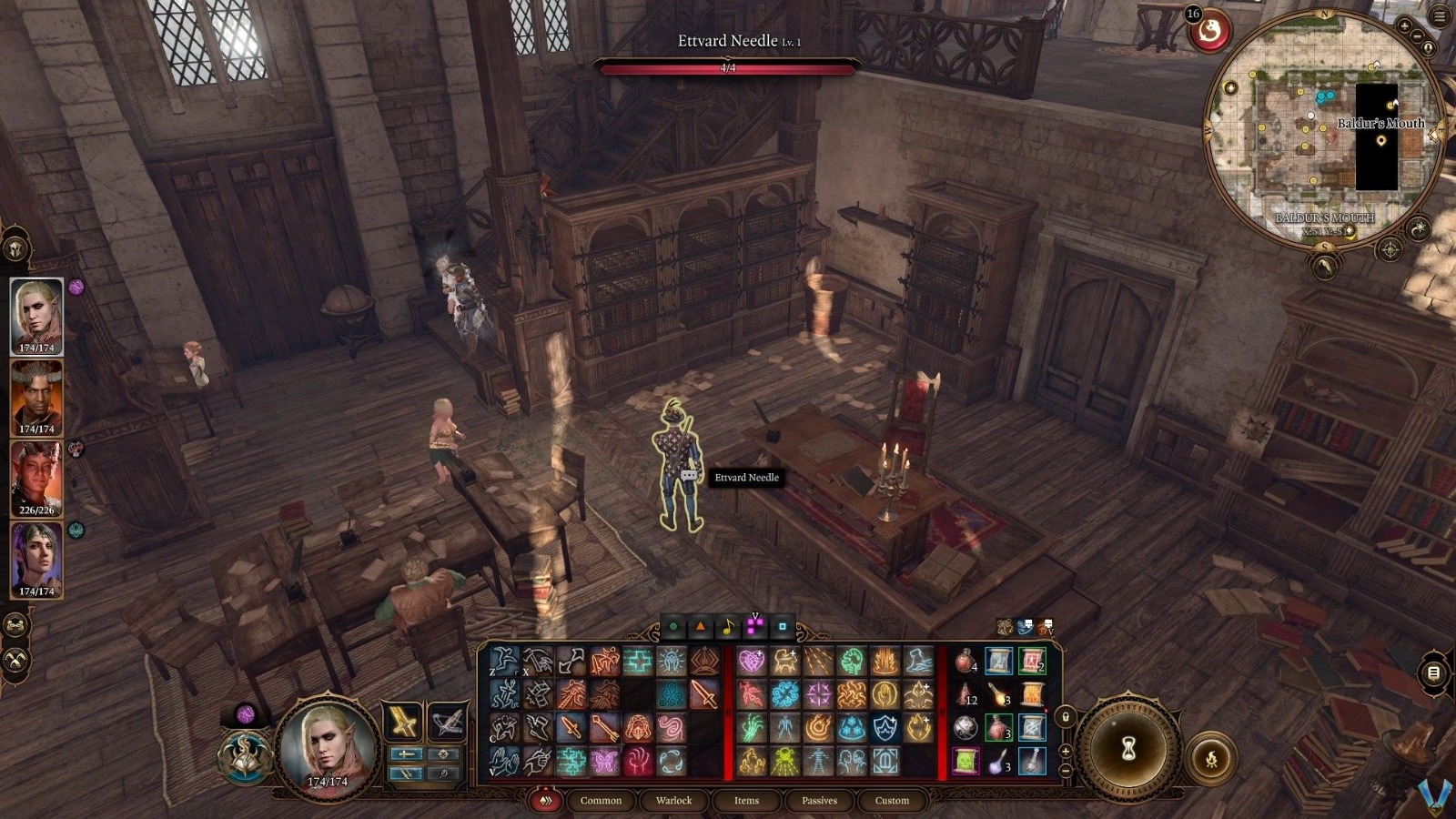Switch to the Passives tab
Viewport: 1456px width, 819px height.
click(x=820, y=801)
